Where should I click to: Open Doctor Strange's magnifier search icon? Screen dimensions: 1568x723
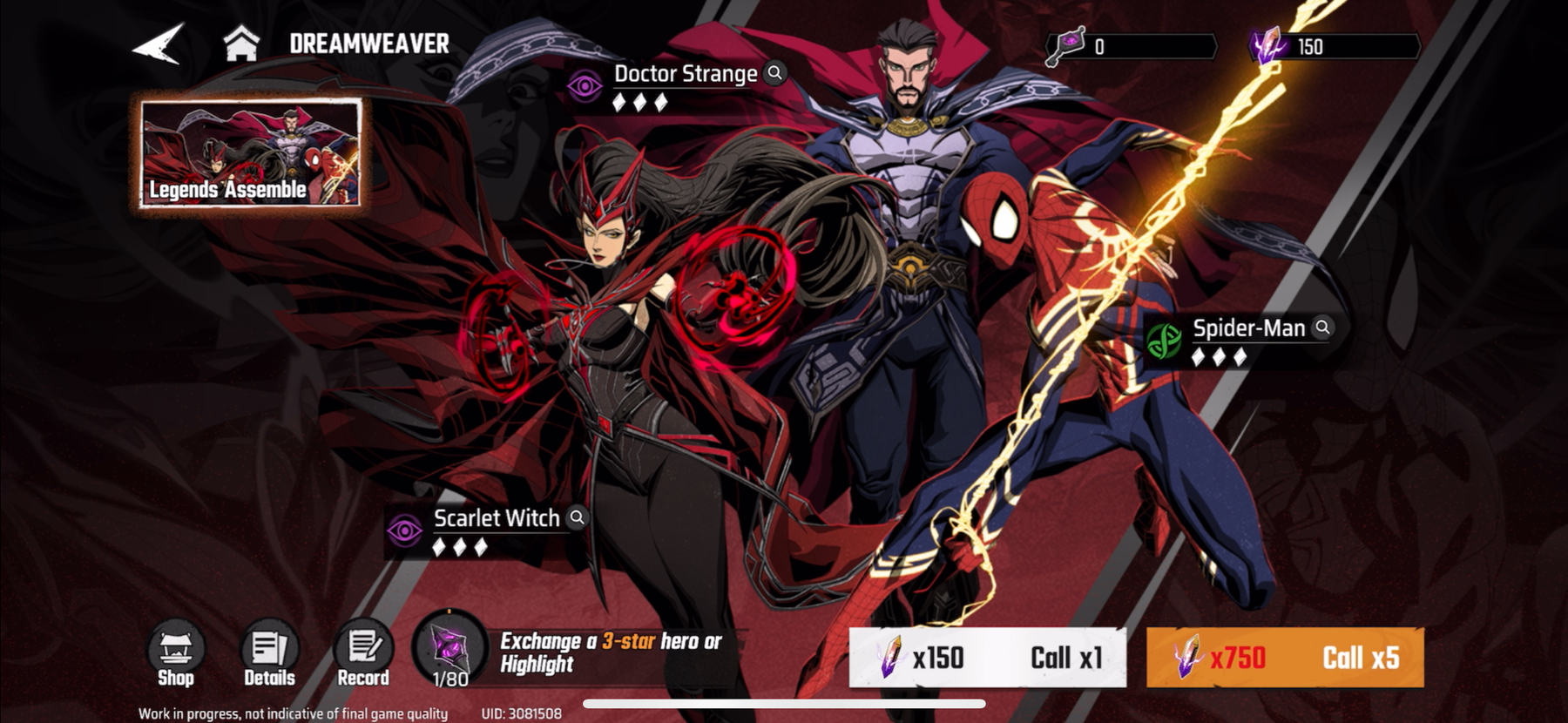(x=774, y=74)
